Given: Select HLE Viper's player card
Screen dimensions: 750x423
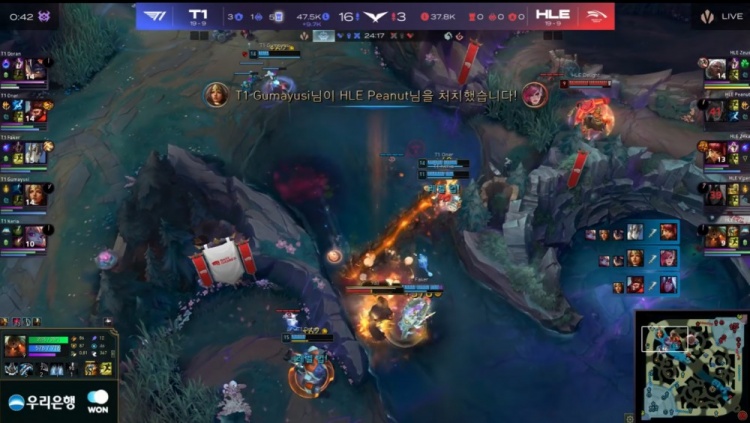Looking at the screenshot, I should pos(726,193).
